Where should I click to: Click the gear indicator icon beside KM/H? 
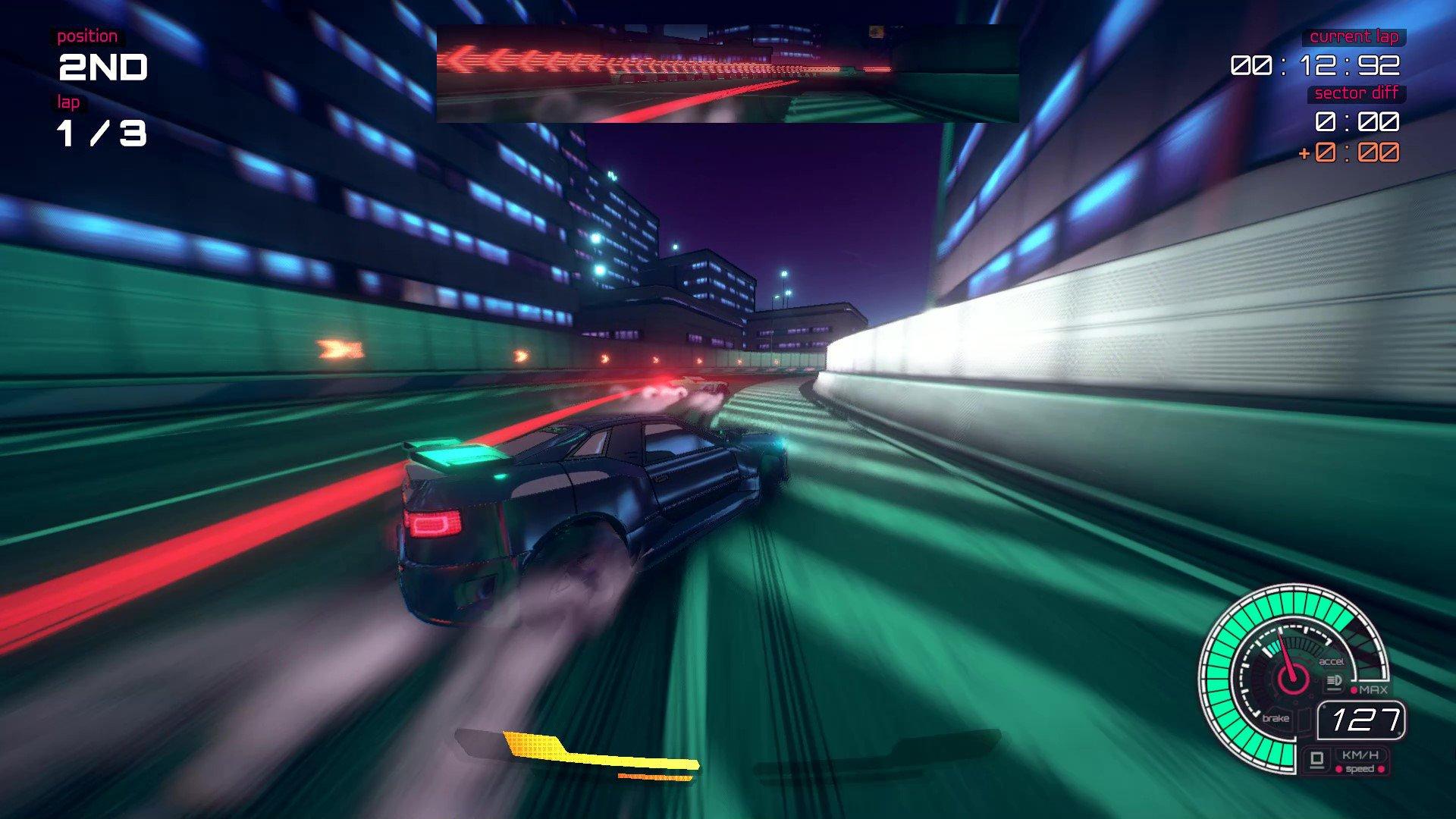[x=1317, y=759]
